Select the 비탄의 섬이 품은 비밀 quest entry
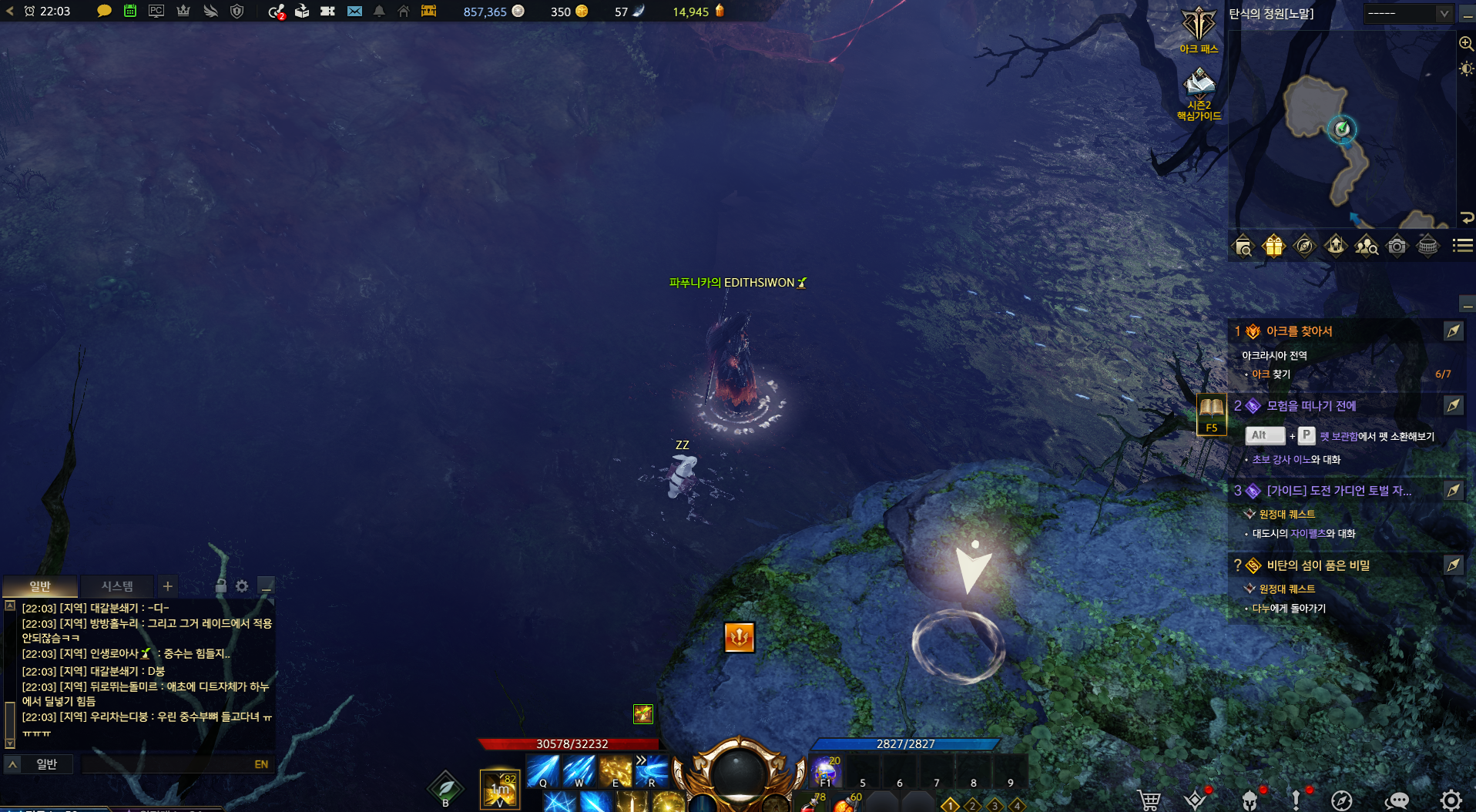This screenshot has width=1476, height=812. 1317,565
